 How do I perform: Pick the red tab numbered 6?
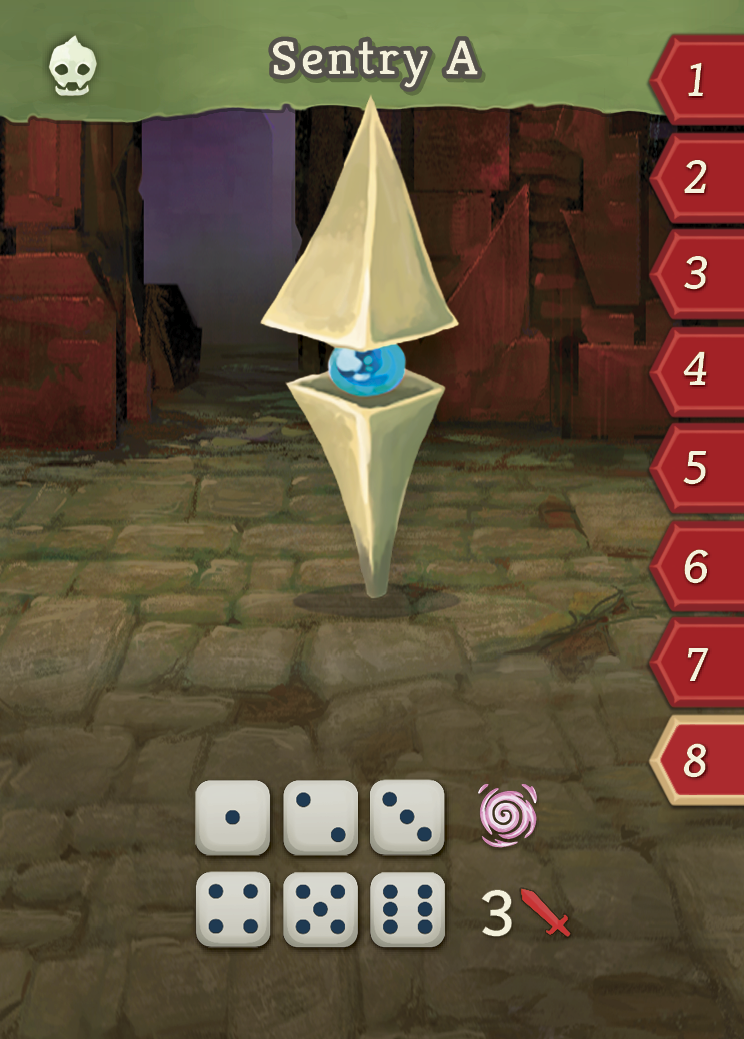697,568
